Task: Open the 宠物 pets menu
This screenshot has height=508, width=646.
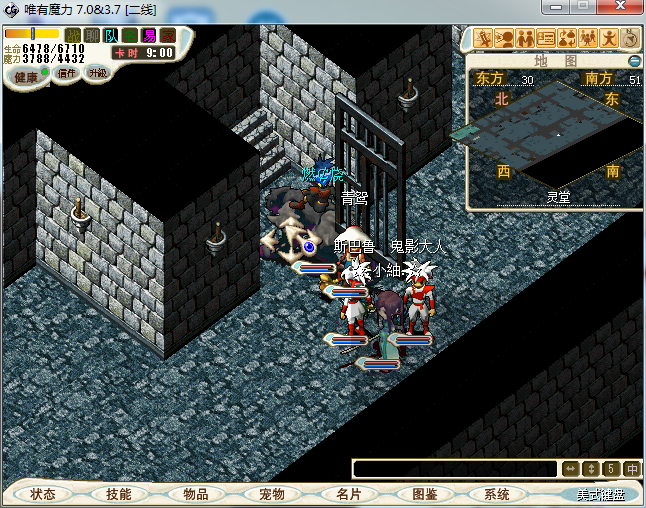Action: coord(271,494)
